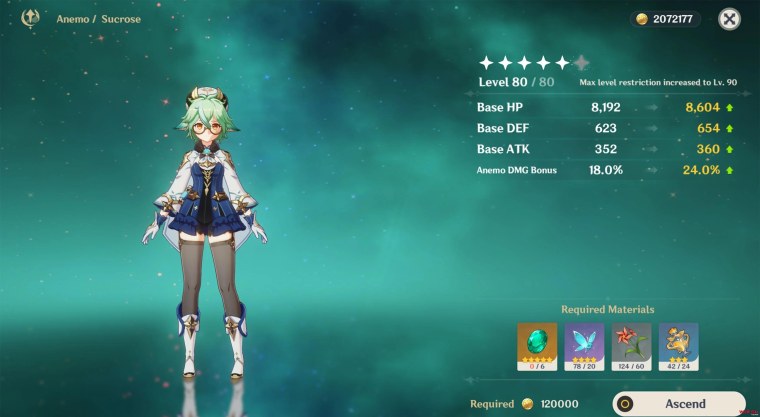Viewport: 760px width, 417px height.
Task: Inspect the blue butterfly material
Action: tap(584, 344)
